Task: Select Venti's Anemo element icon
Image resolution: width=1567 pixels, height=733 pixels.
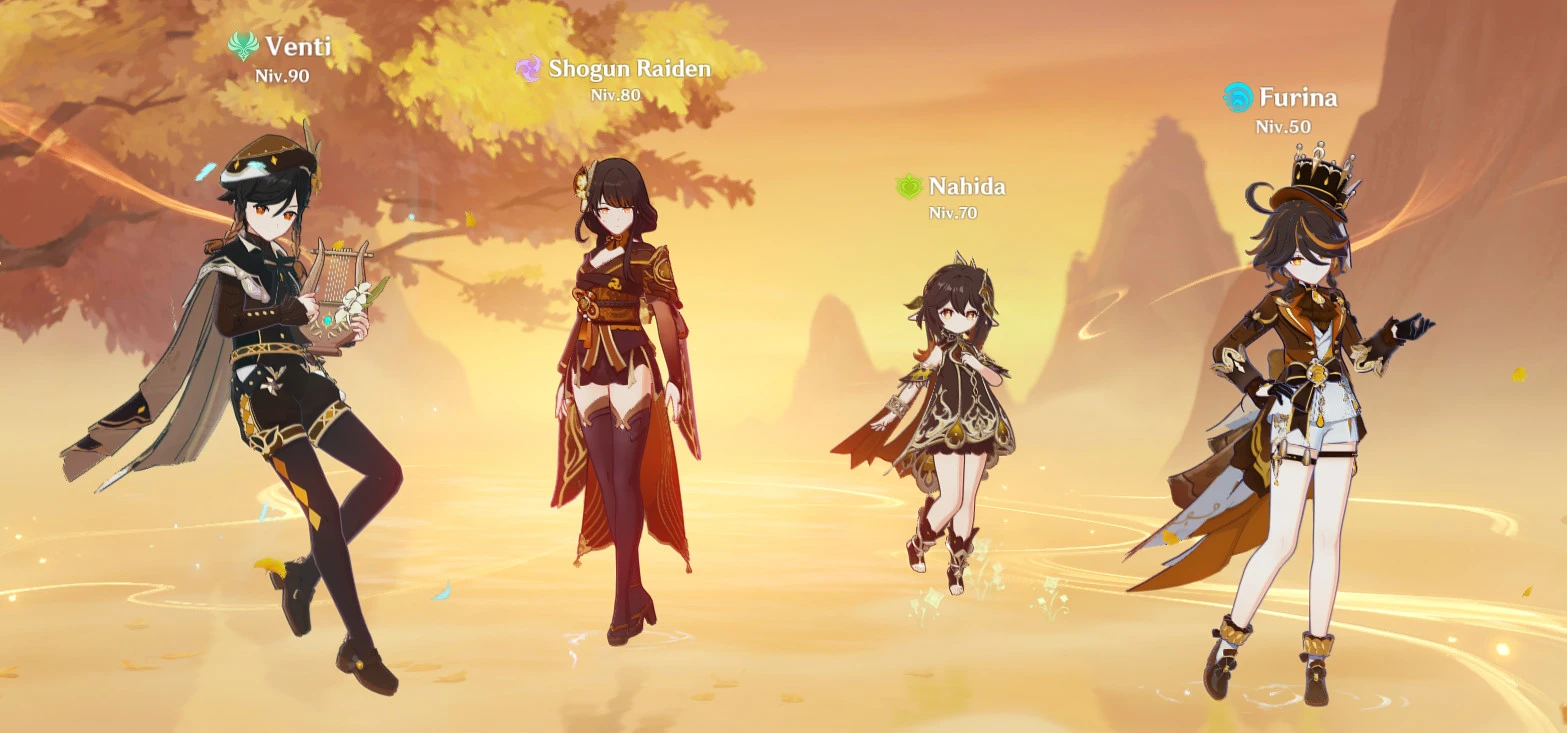Action: point(243,46)
